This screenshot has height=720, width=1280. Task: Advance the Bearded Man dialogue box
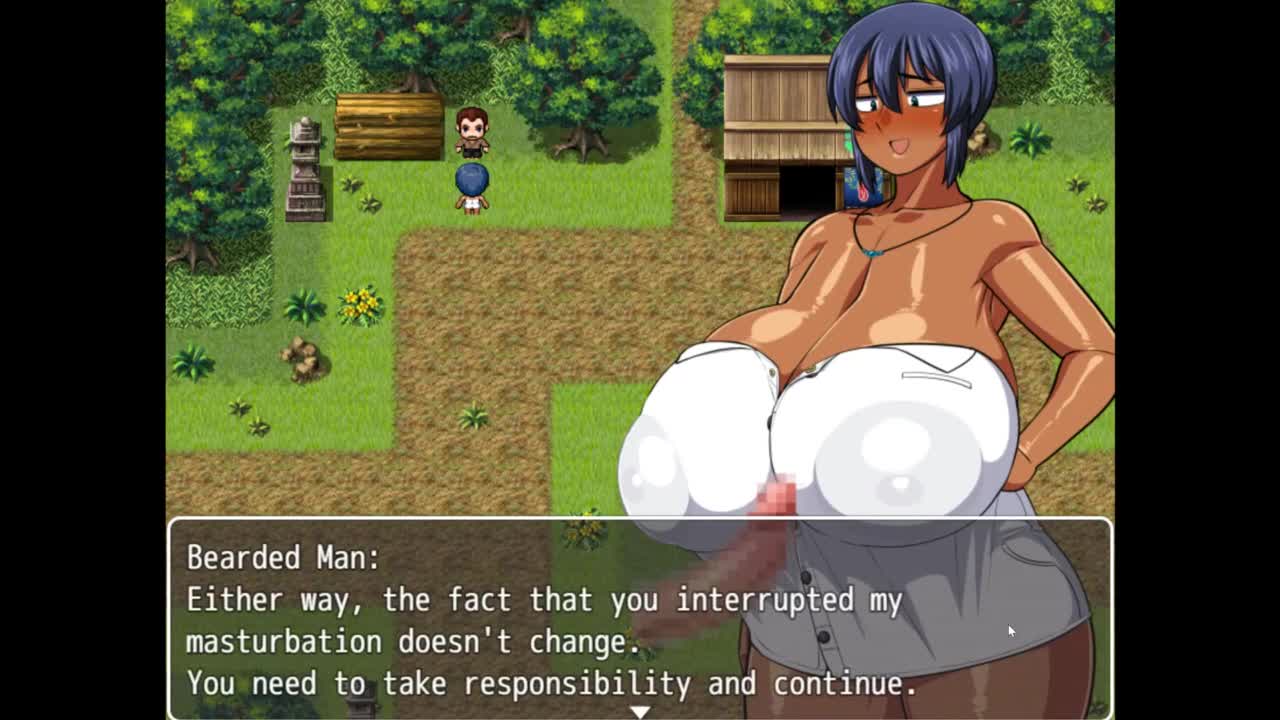(640, 618)
